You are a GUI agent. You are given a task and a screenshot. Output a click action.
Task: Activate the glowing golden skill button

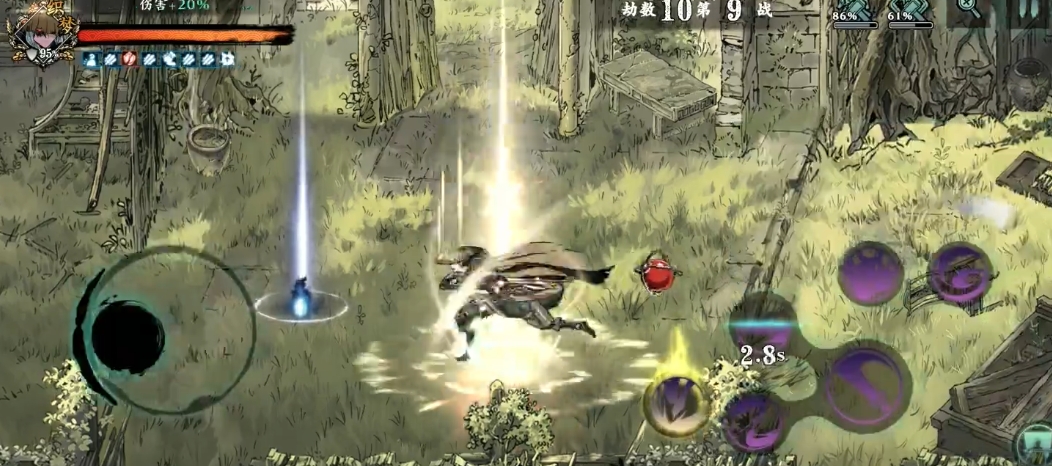tap(677, 404)
